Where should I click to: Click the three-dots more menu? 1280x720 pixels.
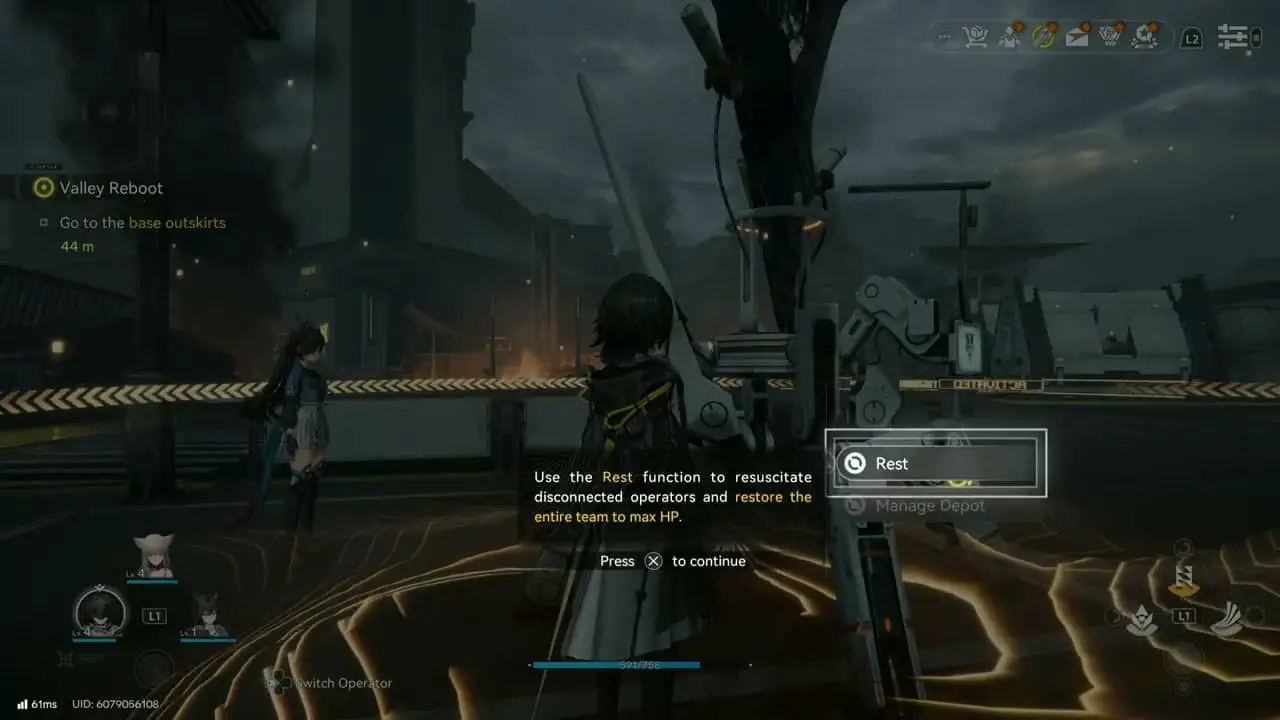943,38
